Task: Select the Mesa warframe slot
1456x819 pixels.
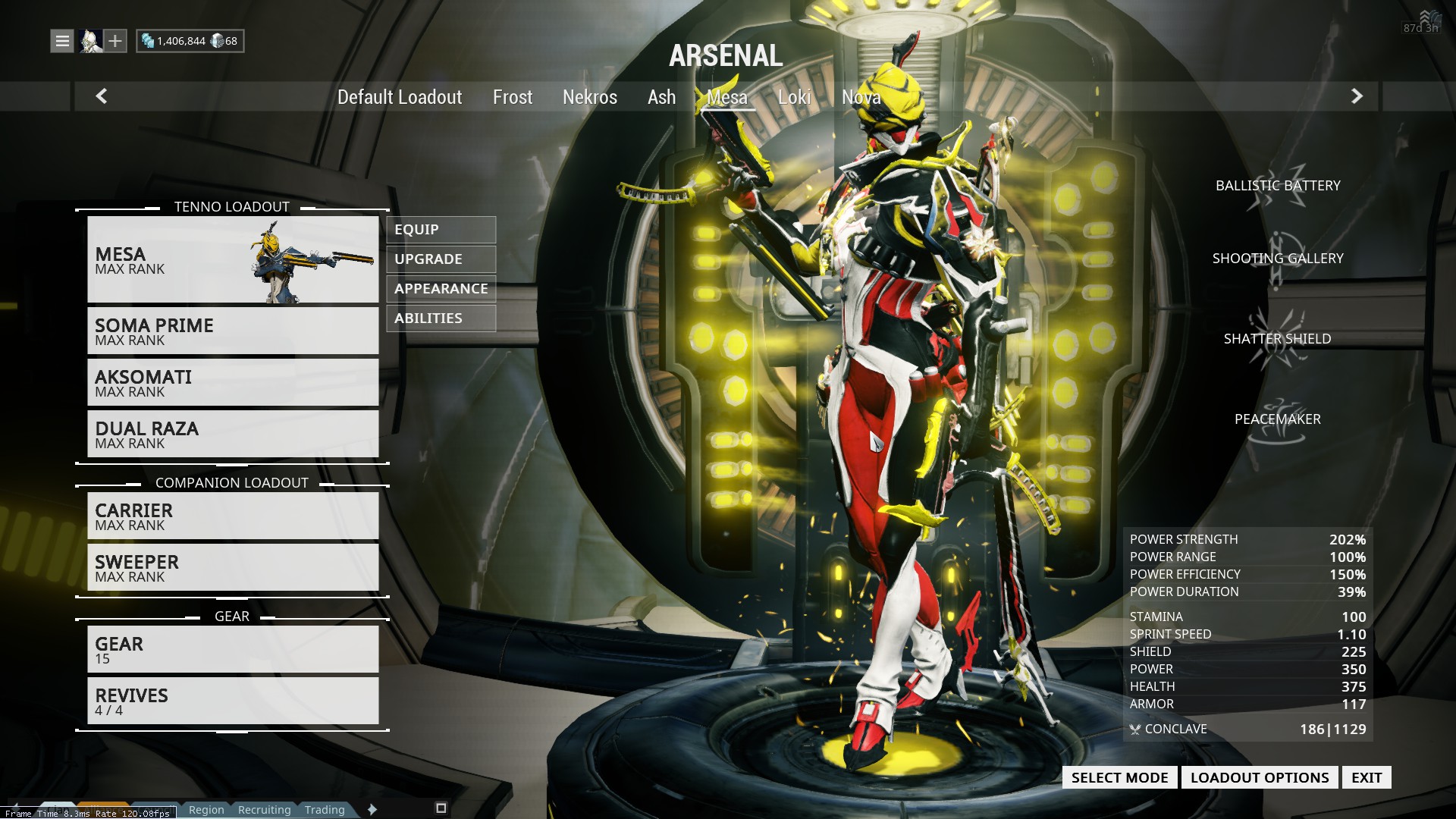Action: click(233, 260)
